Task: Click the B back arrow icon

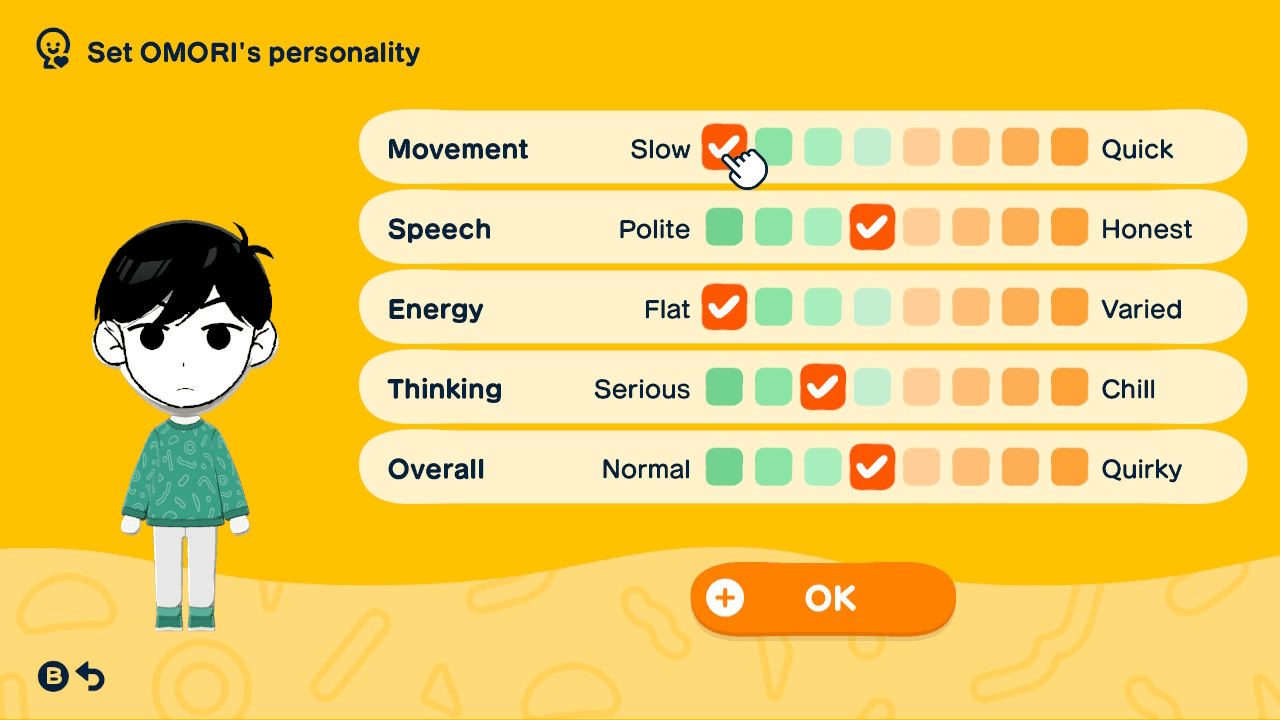Action: [70, 676]
